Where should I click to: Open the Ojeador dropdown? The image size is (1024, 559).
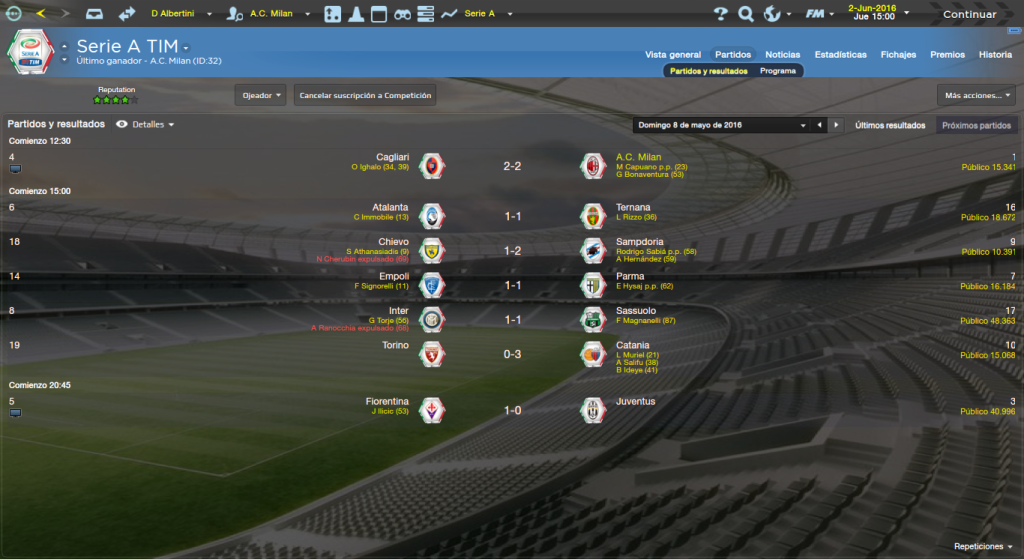(262, 95)
